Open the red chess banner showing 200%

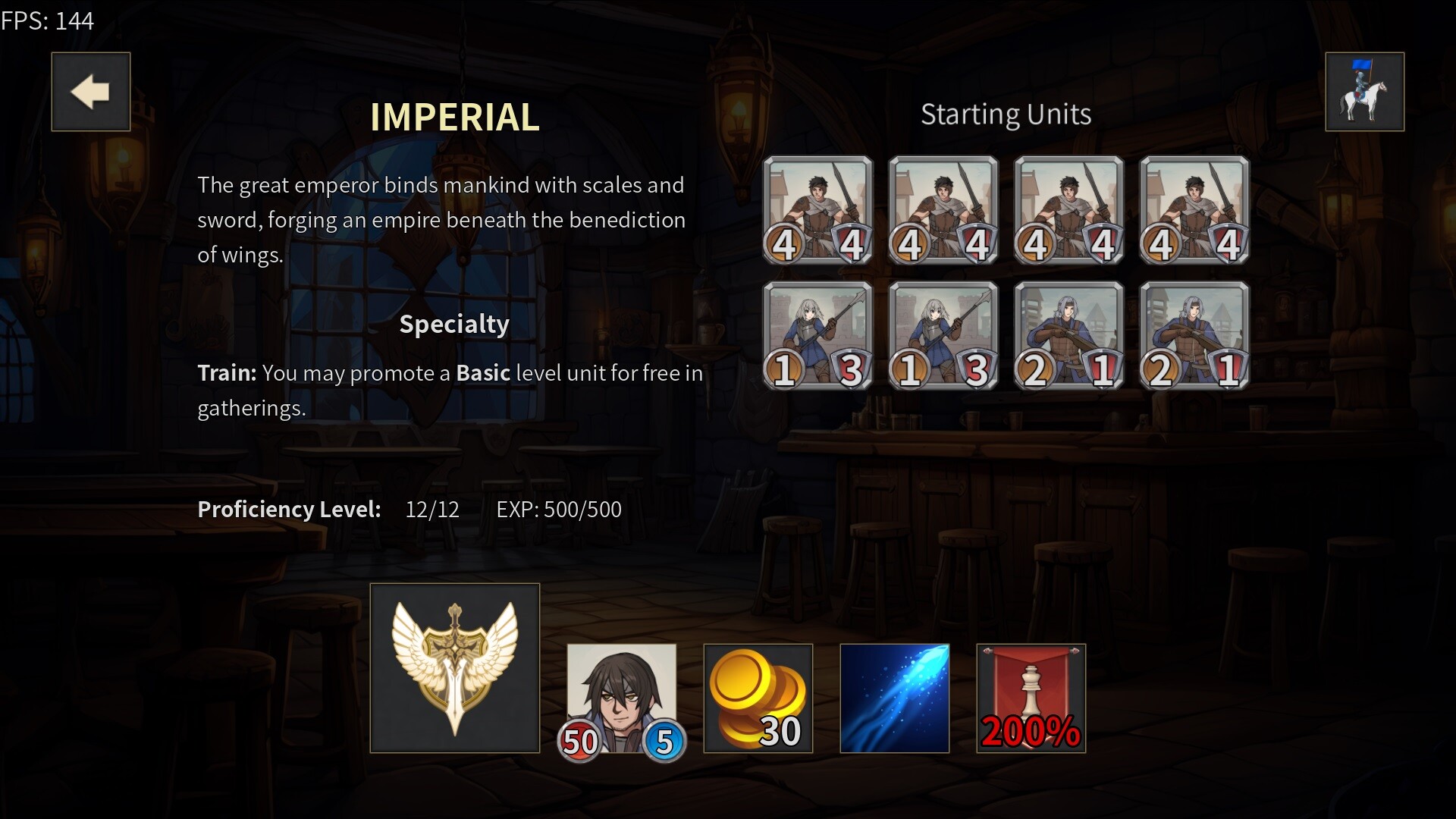[x=1030, y=698]
